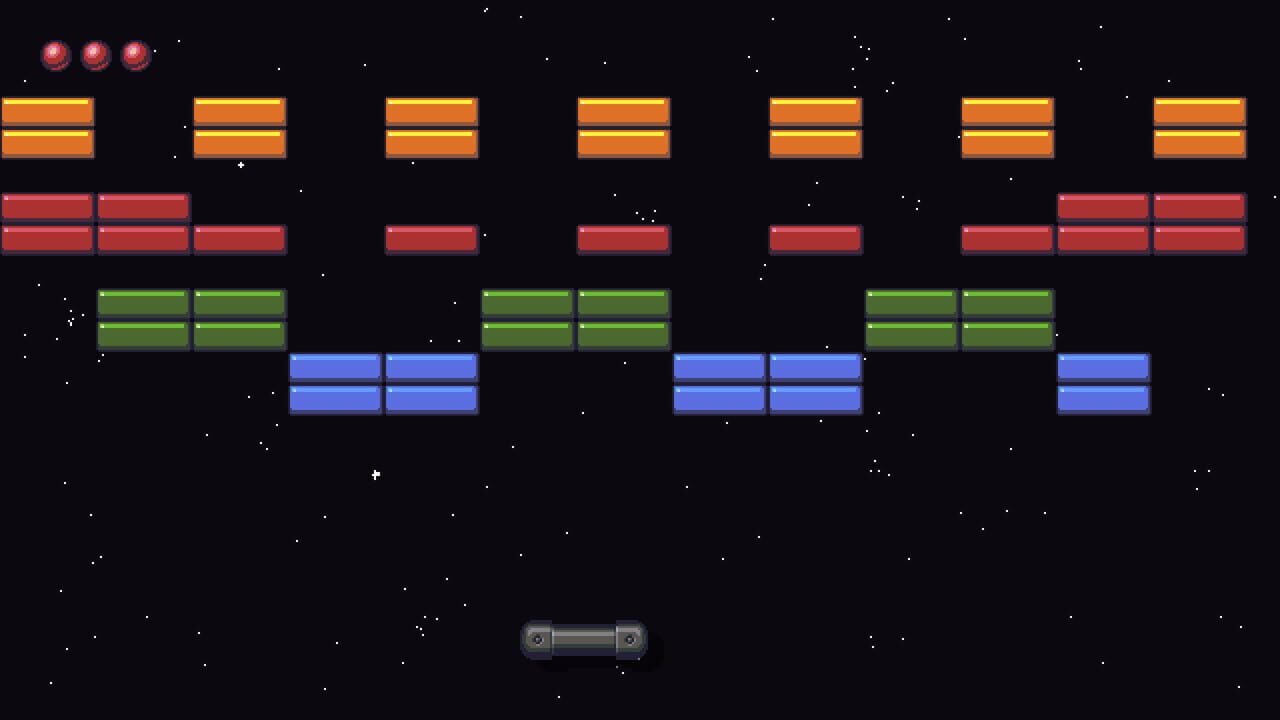The height and width of the screenshot is (720, 1280).
Task: Click the middle red life ball
Action: (95, 55)
